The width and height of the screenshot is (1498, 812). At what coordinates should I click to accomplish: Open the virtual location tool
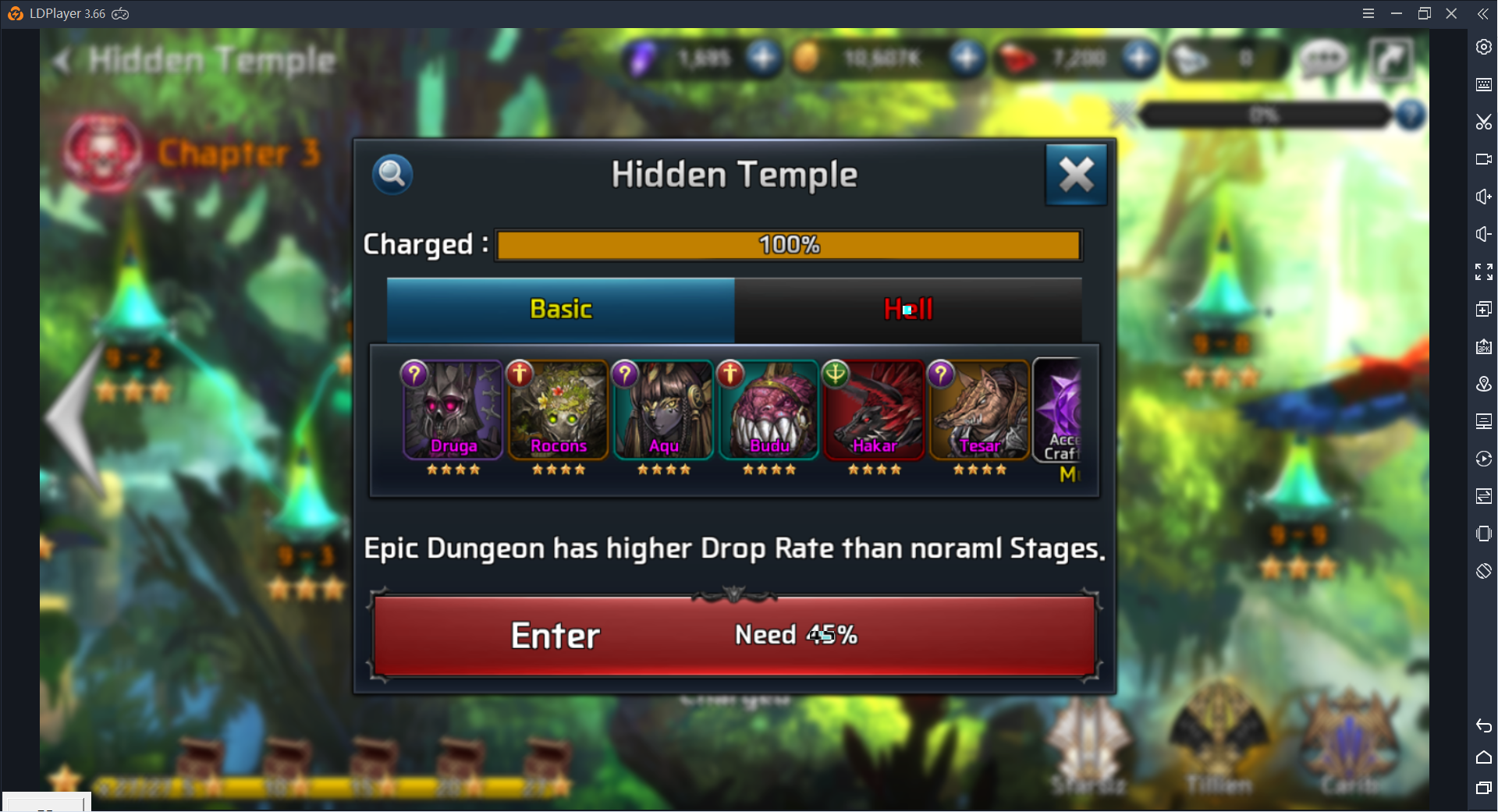(x=1483, y=384)
